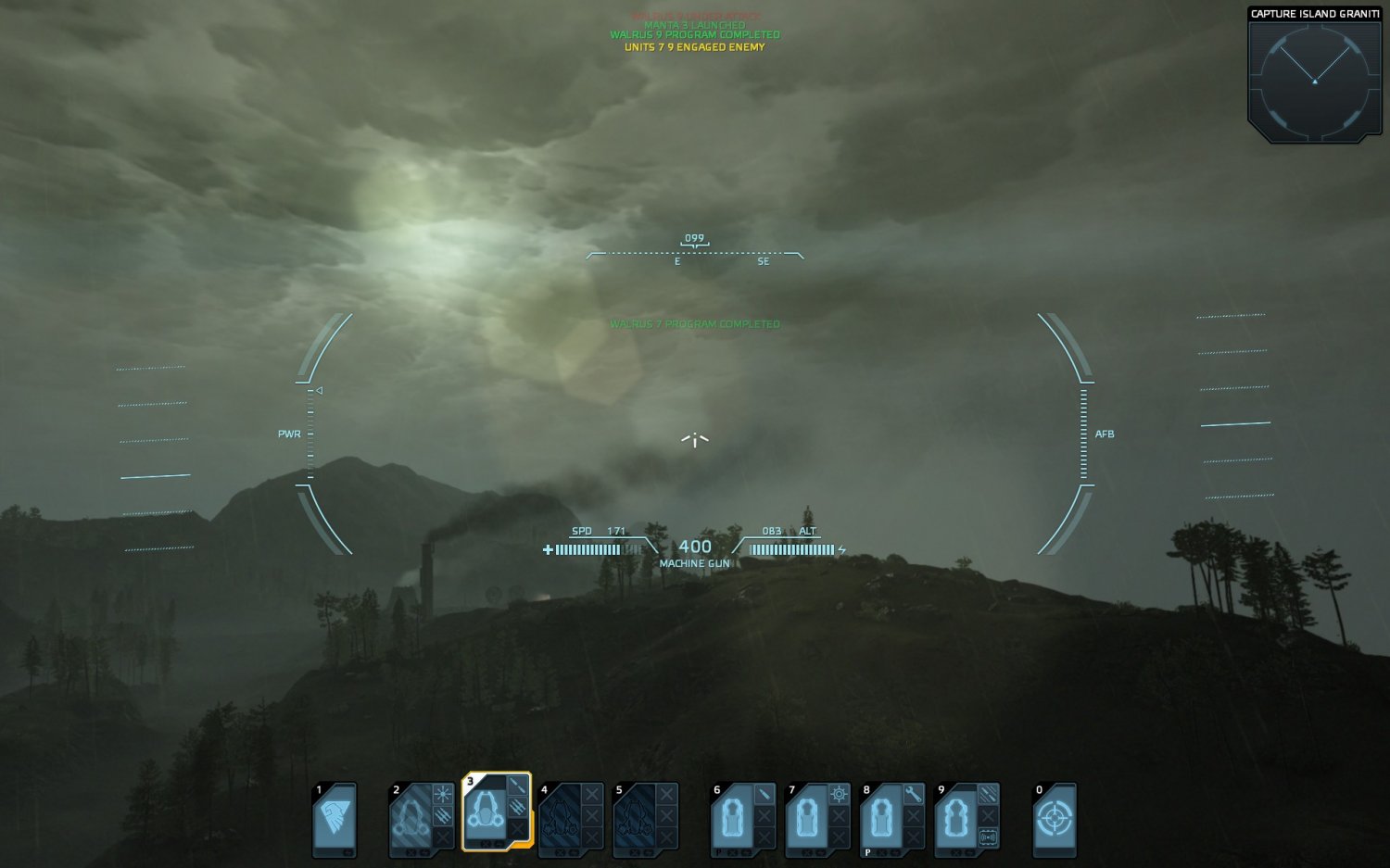The width and height of the screenshot is (1390, 868).
Task: Toggle the P autopilot indicator on Walrus 8
Action: coord(866,852)
